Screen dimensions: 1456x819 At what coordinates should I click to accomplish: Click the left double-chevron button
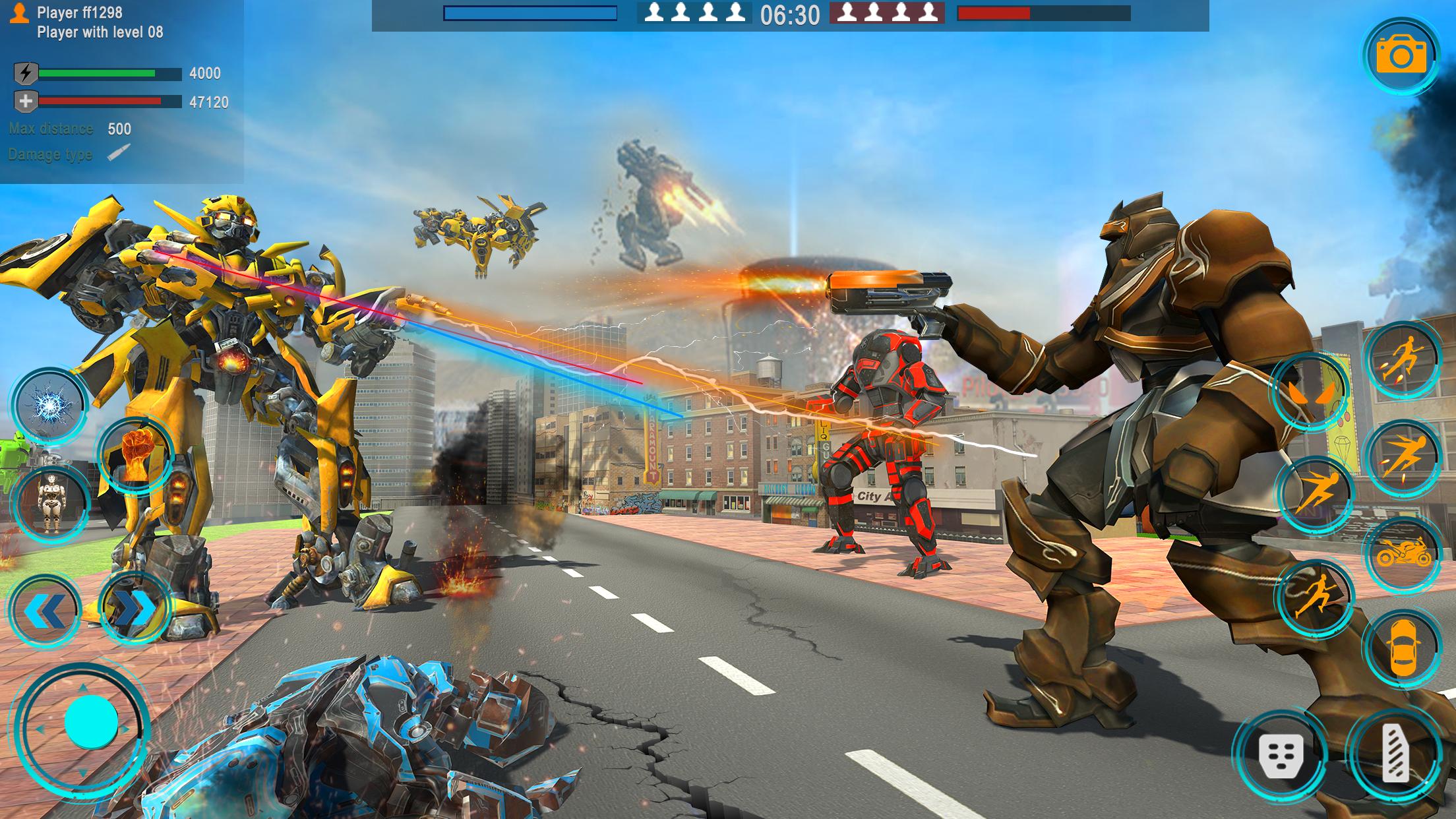(44, 610)
